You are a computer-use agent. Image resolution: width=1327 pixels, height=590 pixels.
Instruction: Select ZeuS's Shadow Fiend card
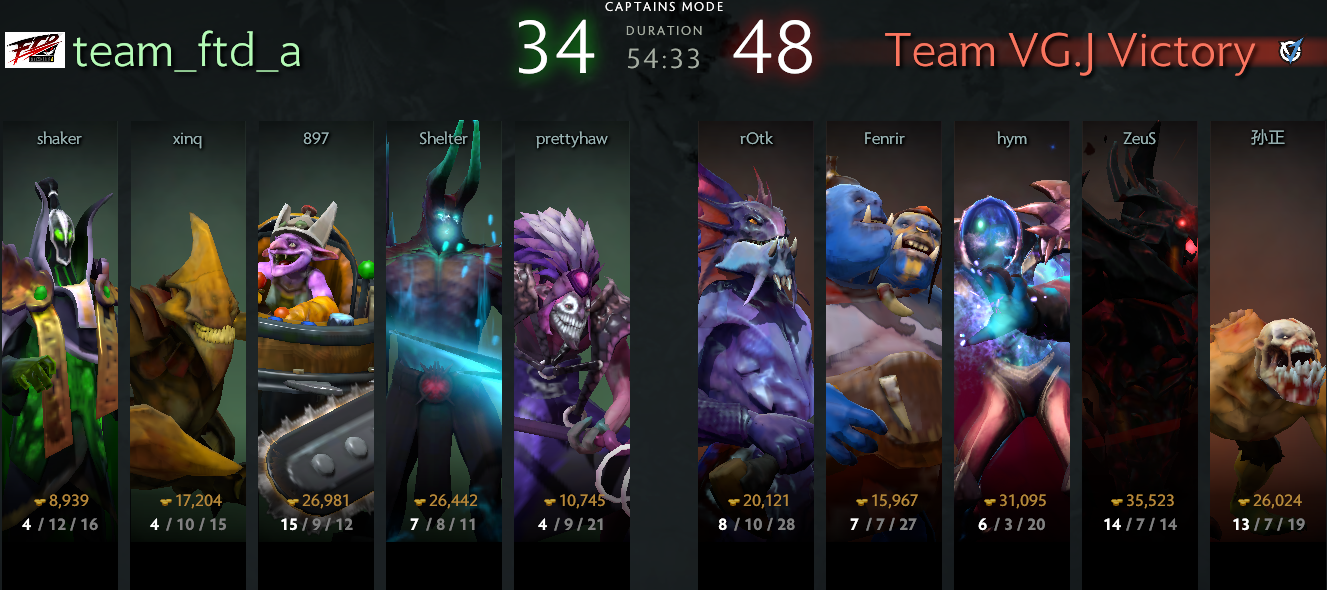[x=1139, y=320]
